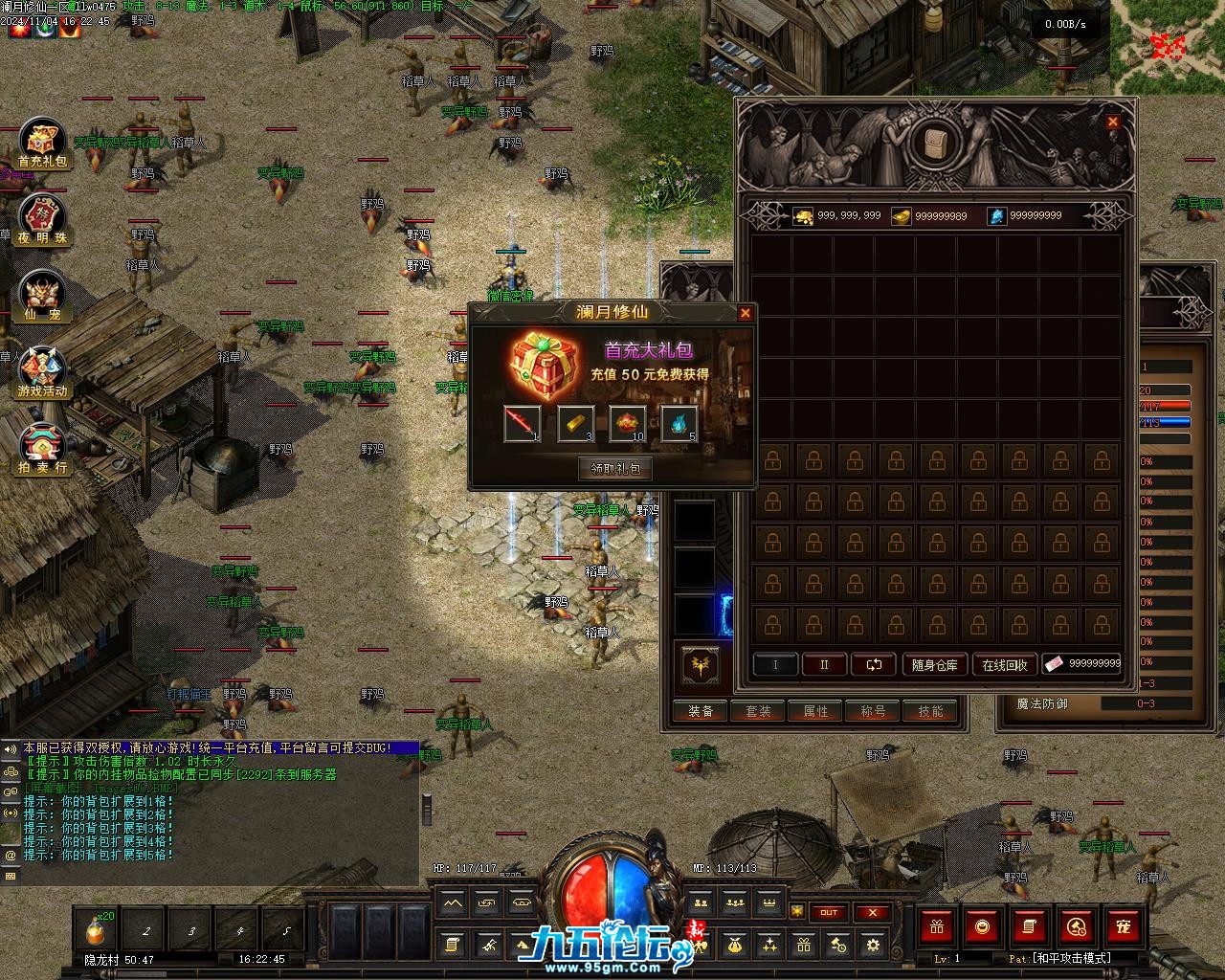This screenshot has width=1225, height=980.
Task: Select the red sword reward item
Action: [523, 423]
